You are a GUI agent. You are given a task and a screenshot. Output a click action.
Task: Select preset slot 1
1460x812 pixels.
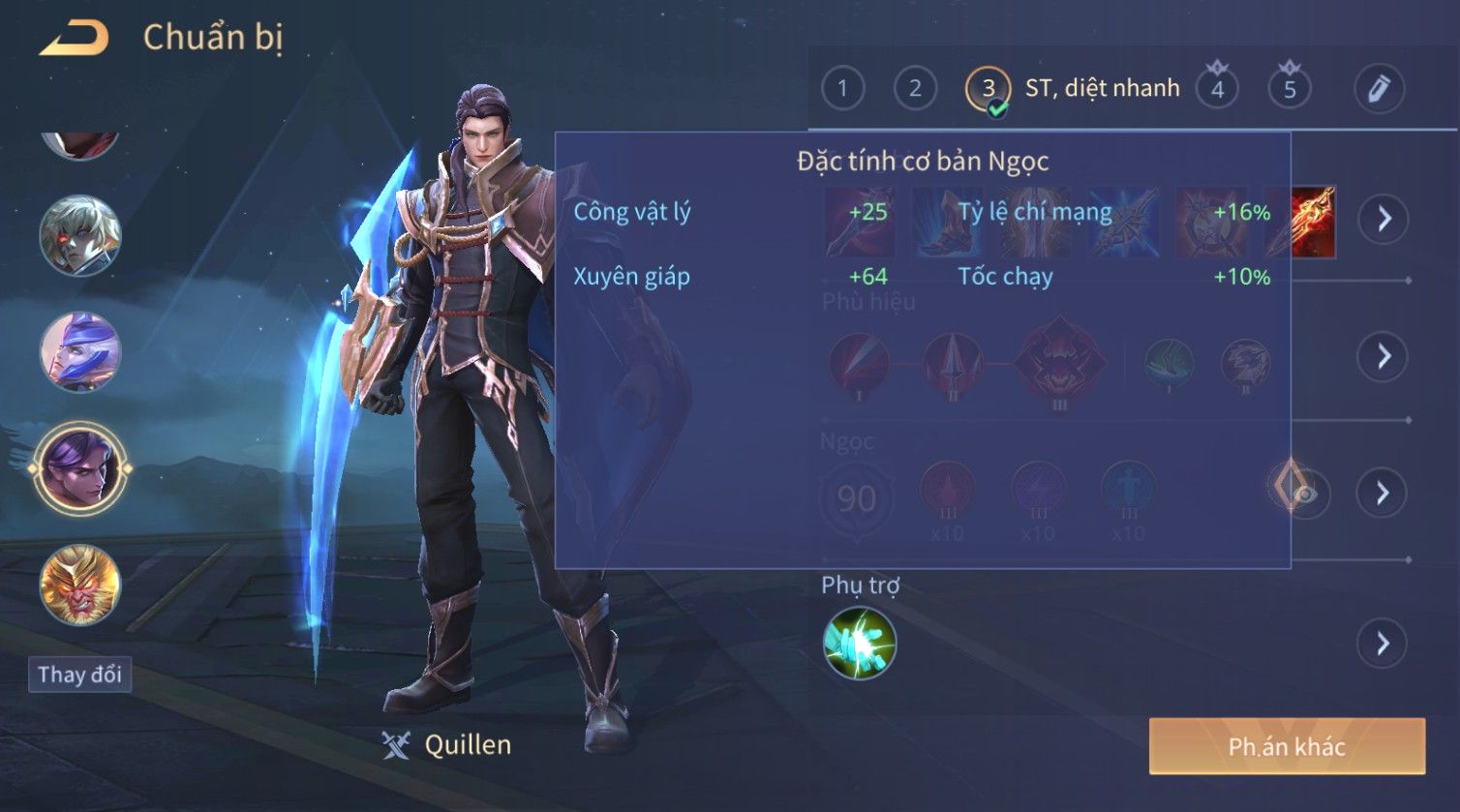click(842, 89)
